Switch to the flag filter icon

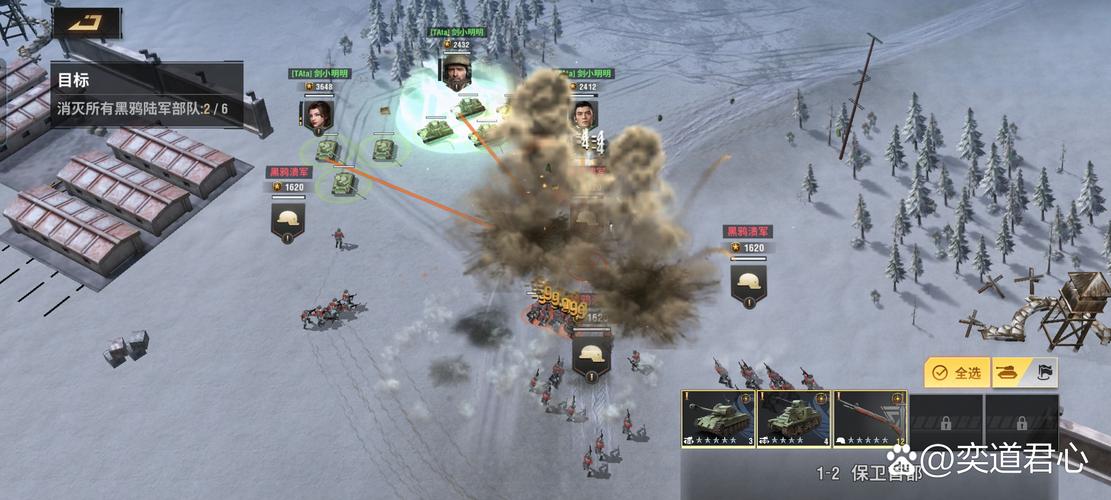coord(1043,373)
